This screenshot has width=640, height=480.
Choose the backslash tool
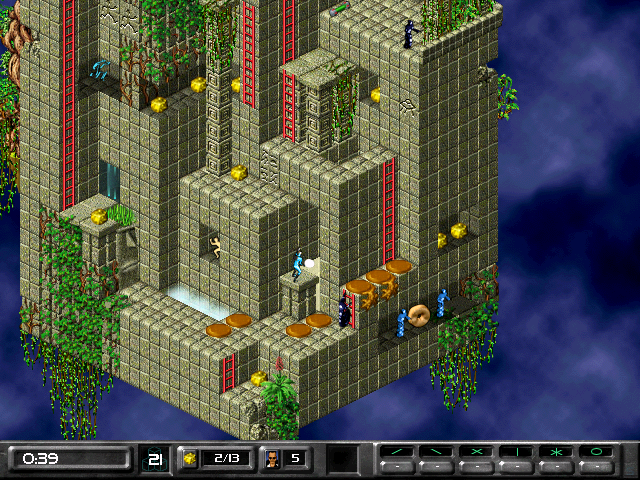tap(437, 452)
